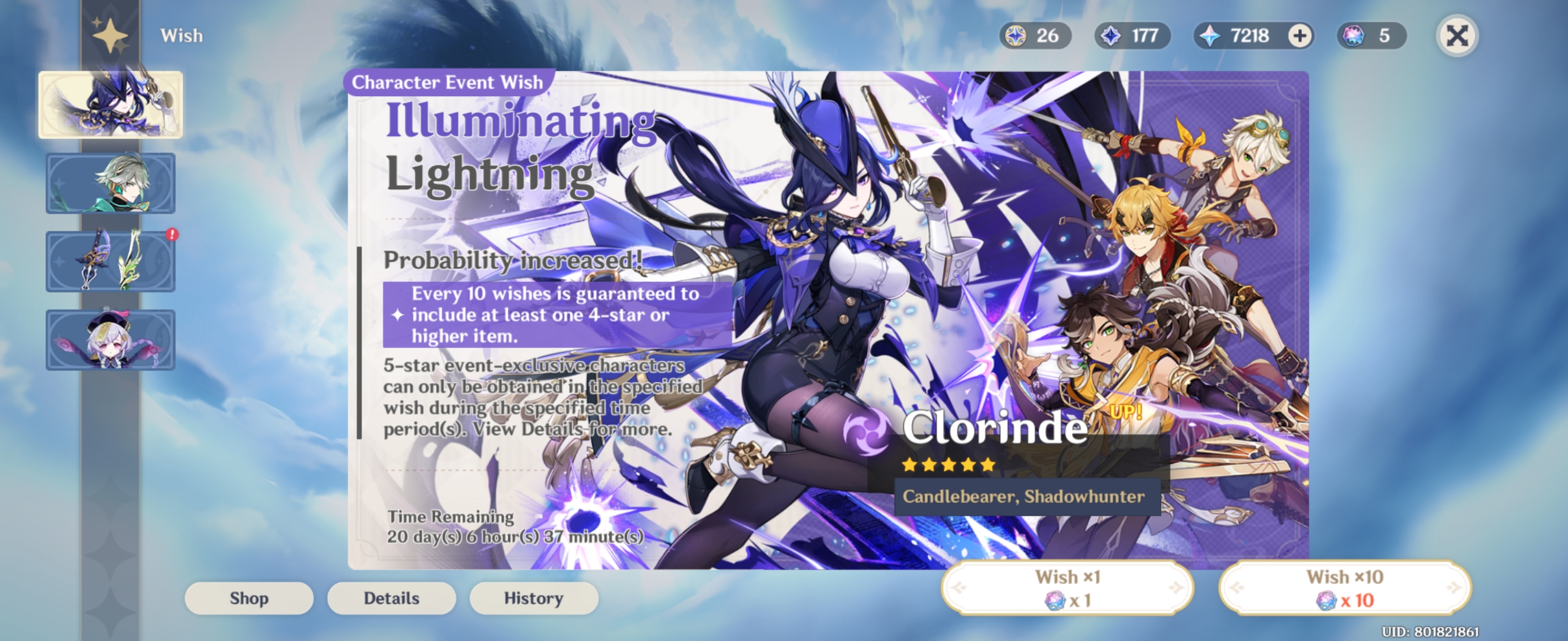The width and height of the screenshot is (1568, 641).
Task: Select the currently active Clorinde banner thumbnail
Action: [111, 103]
